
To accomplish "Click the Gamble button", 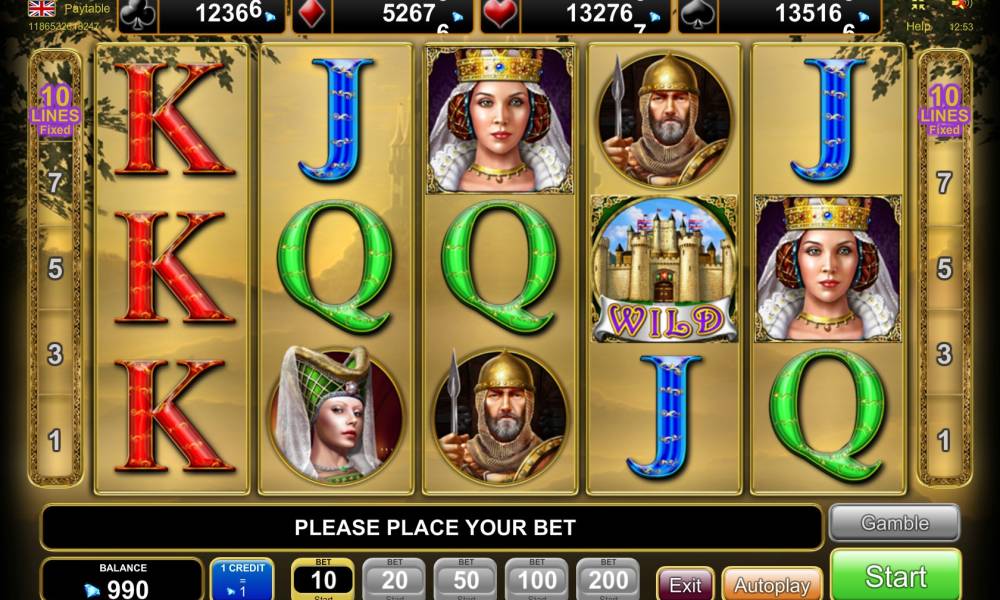I will 894,523.
